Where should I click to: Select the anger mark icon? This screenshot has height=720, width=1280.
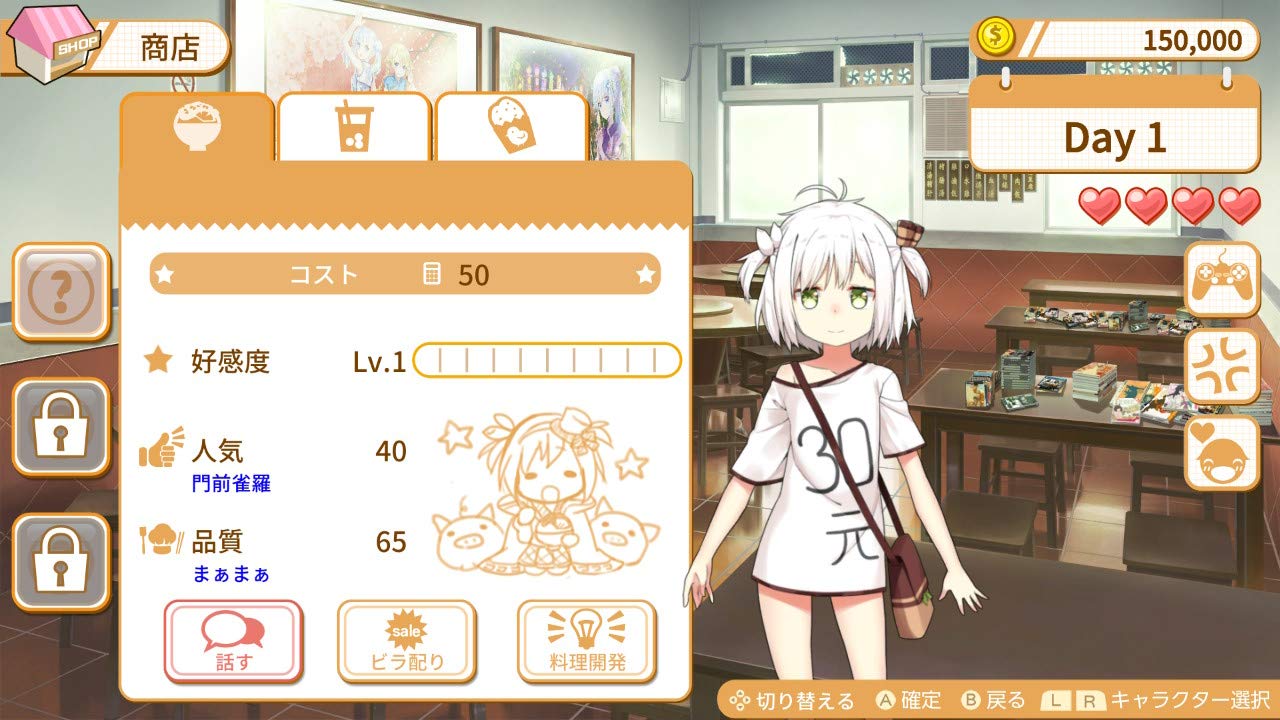(x=1224, y=368)
